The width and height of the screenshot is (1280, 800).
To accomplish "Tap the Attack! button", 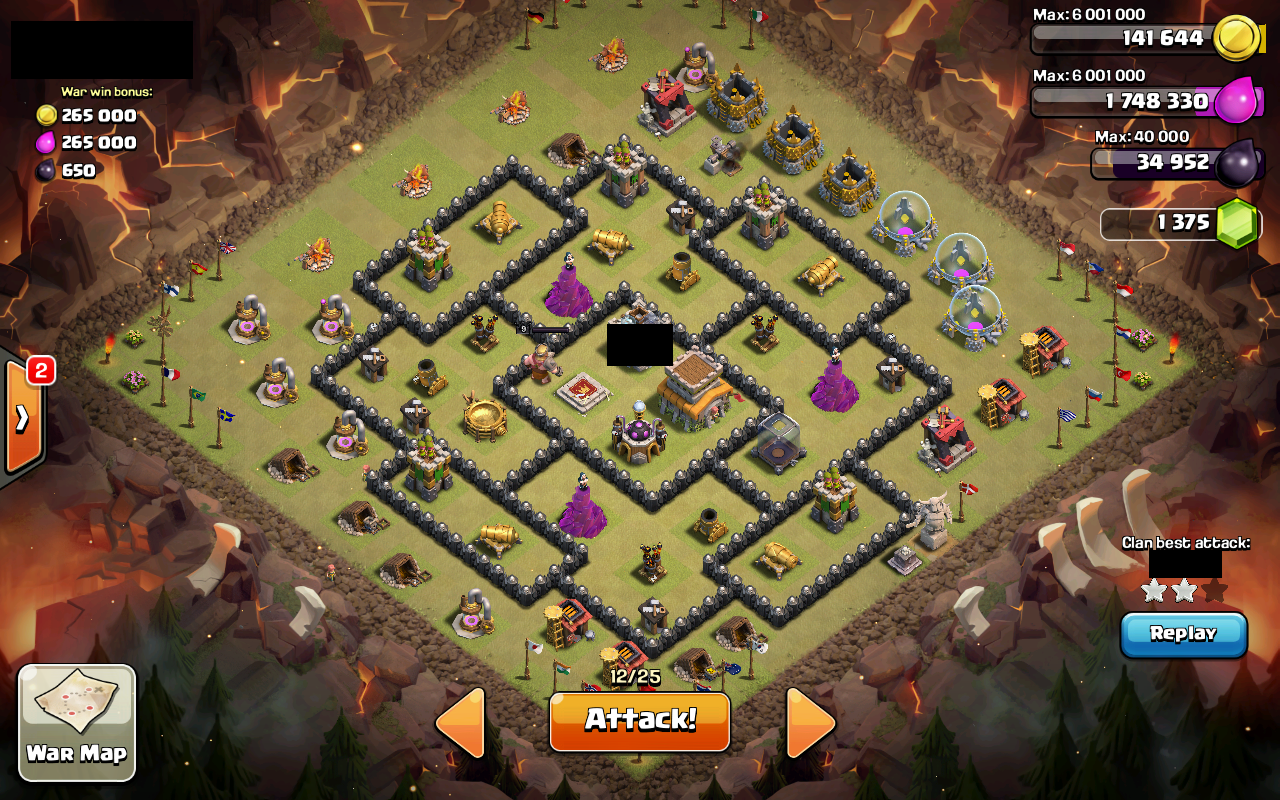I will click(639, 720).
